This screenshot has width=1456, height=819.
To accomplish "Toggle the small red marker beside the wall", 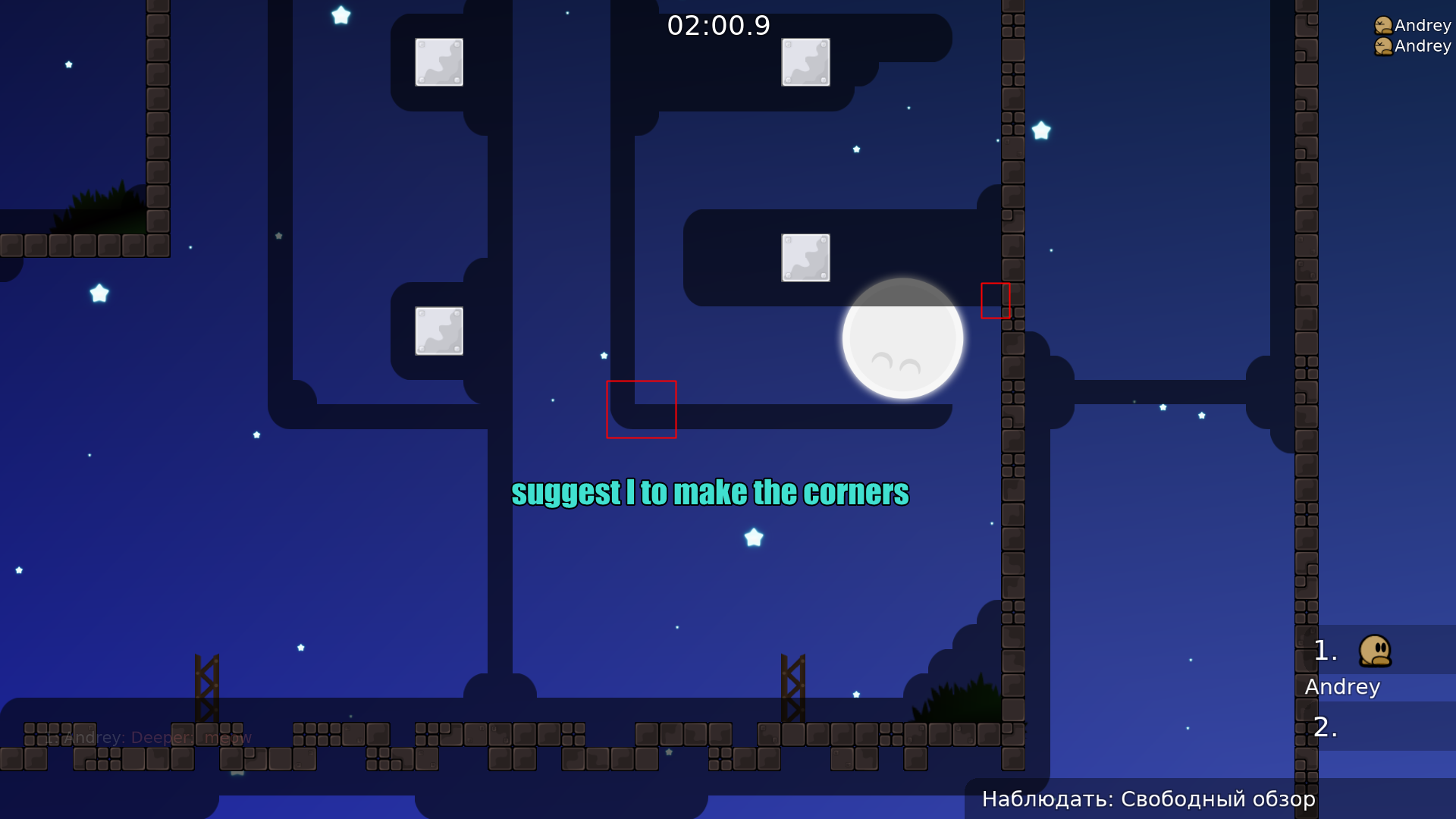I will click(995, 300).
